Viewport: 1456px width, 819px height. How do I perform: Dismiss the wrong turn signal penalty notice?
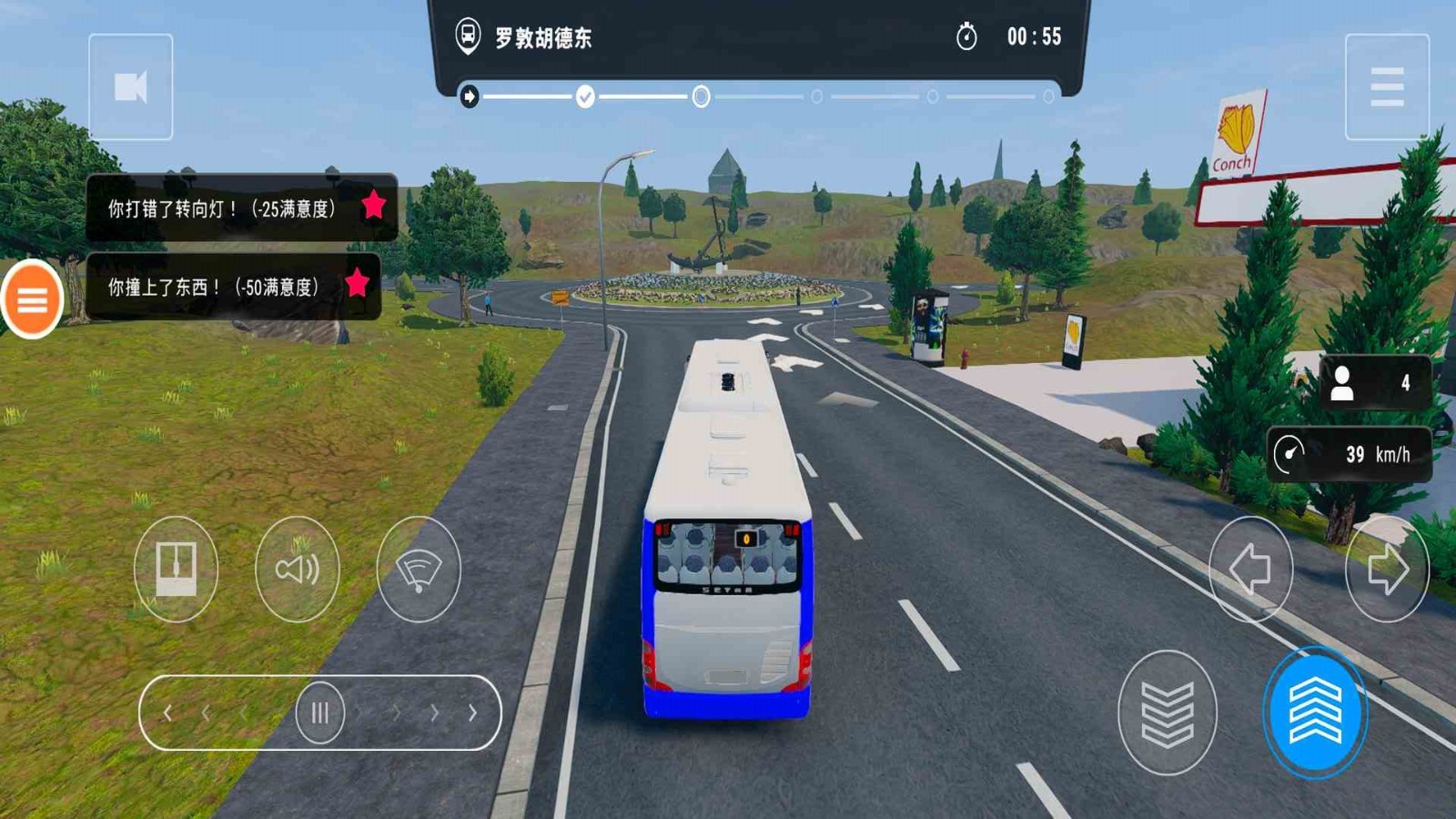click(x=242, y=208)
